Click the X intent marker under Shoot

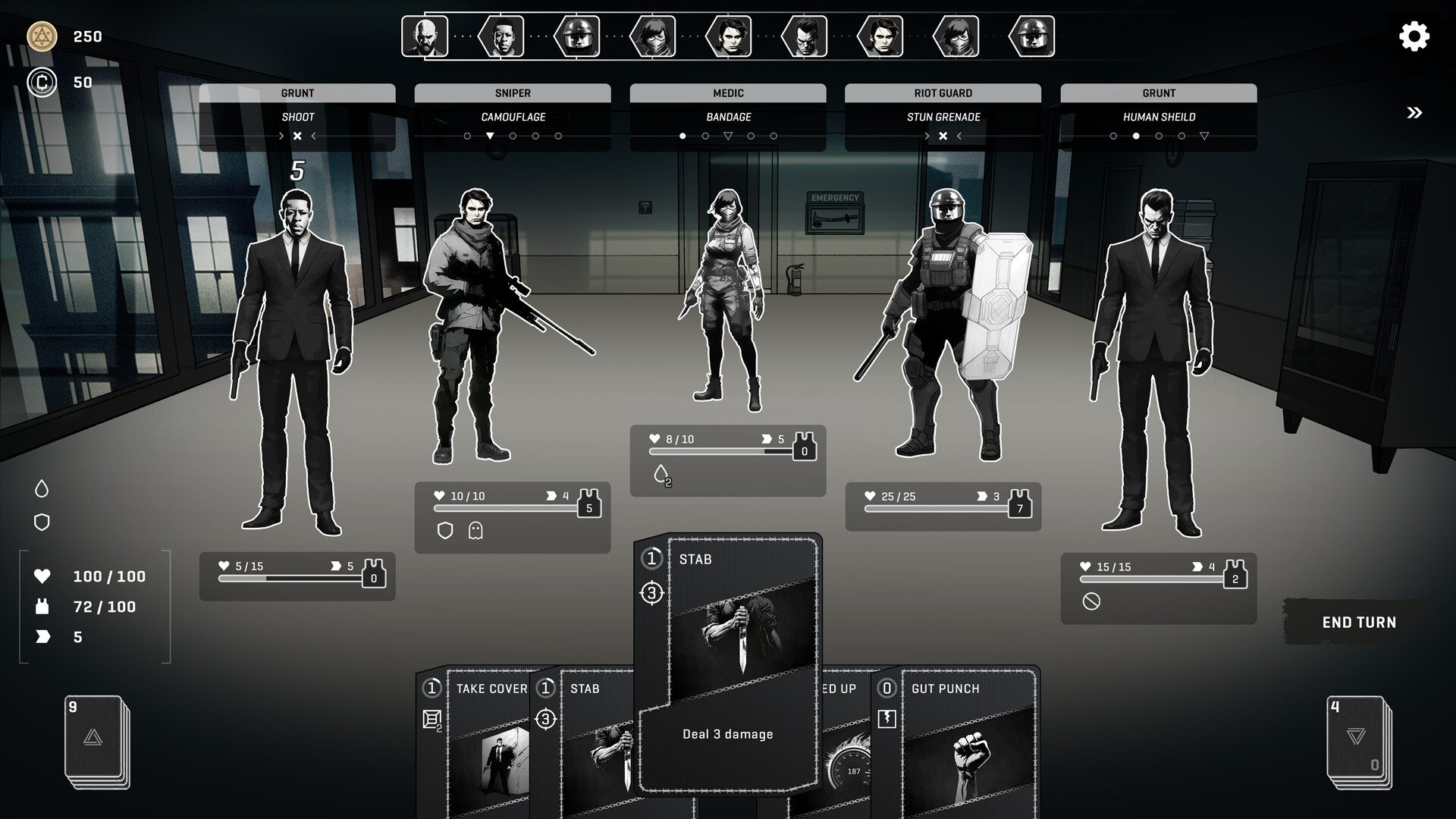click(x=297, y=136)
